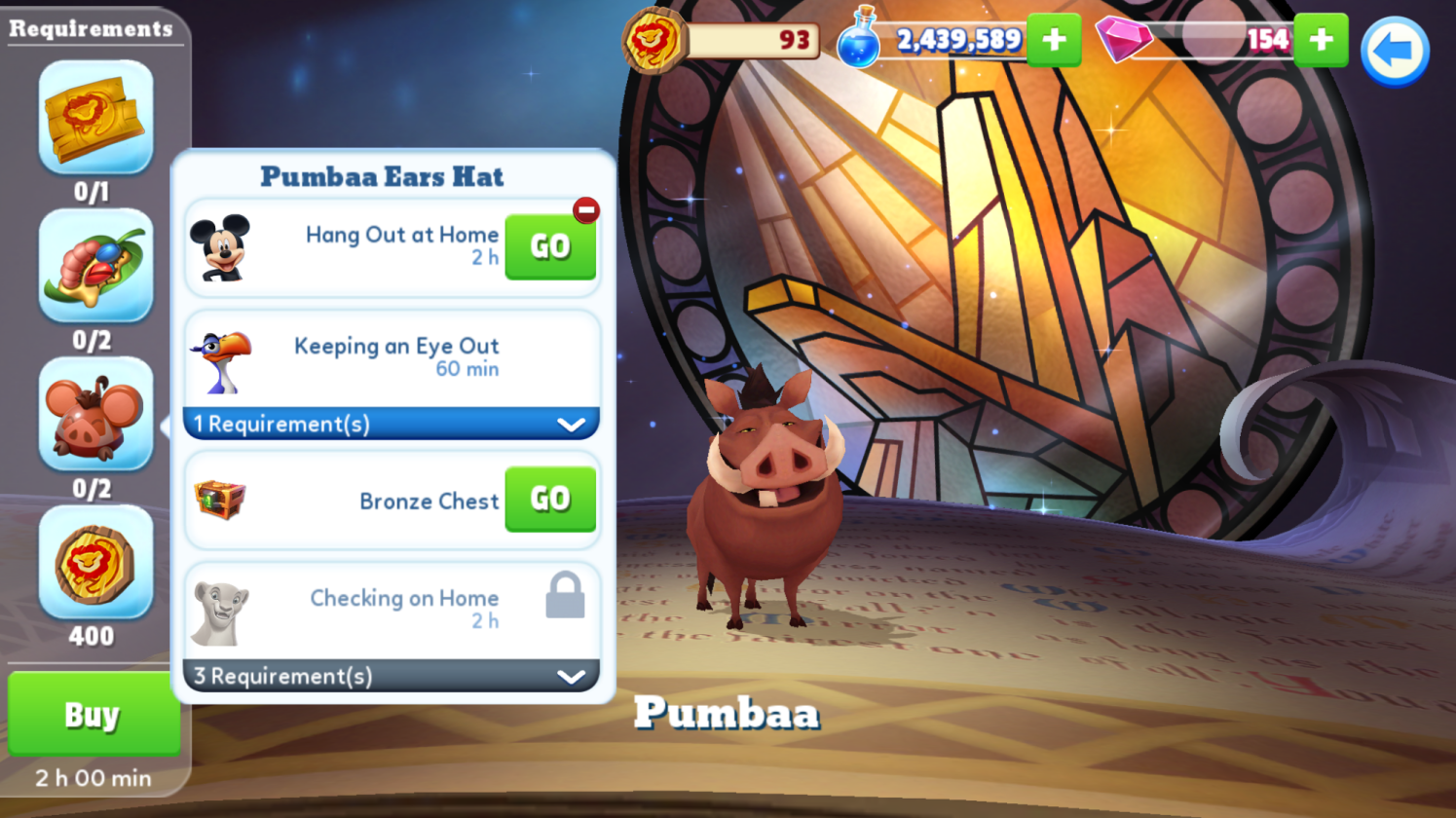The width and height of the screenshot is (1456, 818).
Task: Tap the pink gem currency icon
Action: click(x=1123, y=40)
